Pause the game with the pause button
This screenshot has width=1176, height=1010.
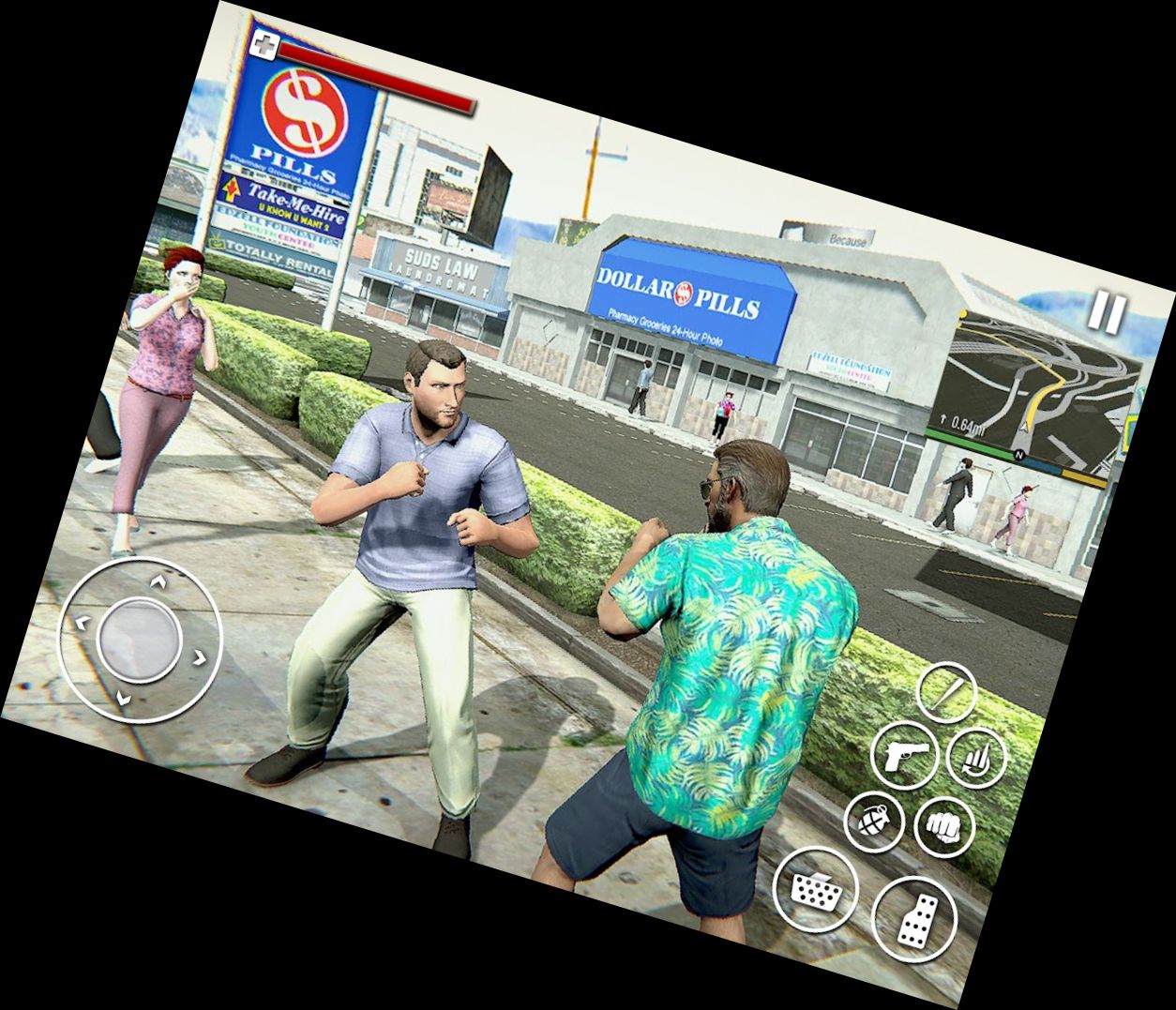coord(1107,311)
